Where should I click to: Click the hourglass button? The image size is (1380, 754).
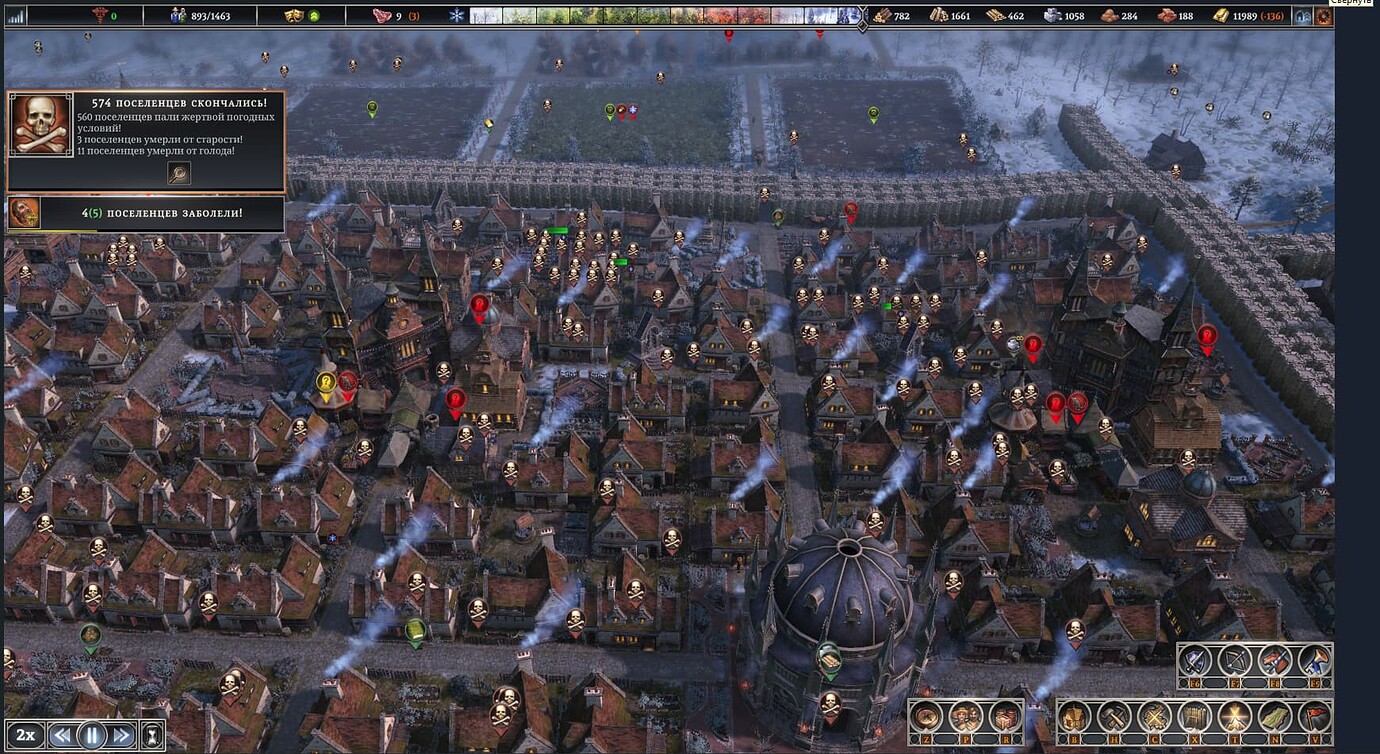pyautogui.click(x=152, y=735)
